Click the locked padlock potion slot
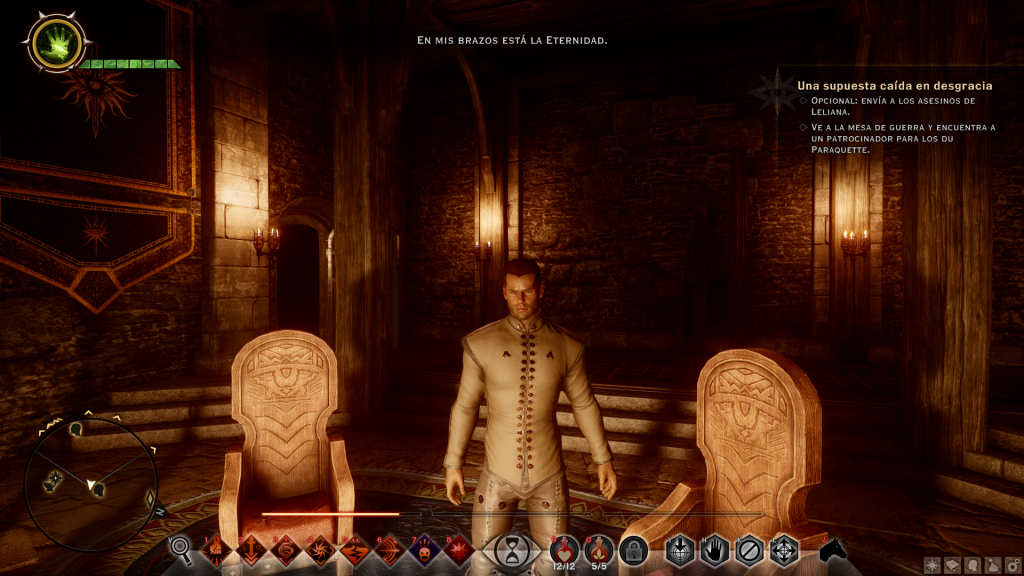The height and width of the screenshot is (576, 1024). pyautogui.click(x=633, y=549)
